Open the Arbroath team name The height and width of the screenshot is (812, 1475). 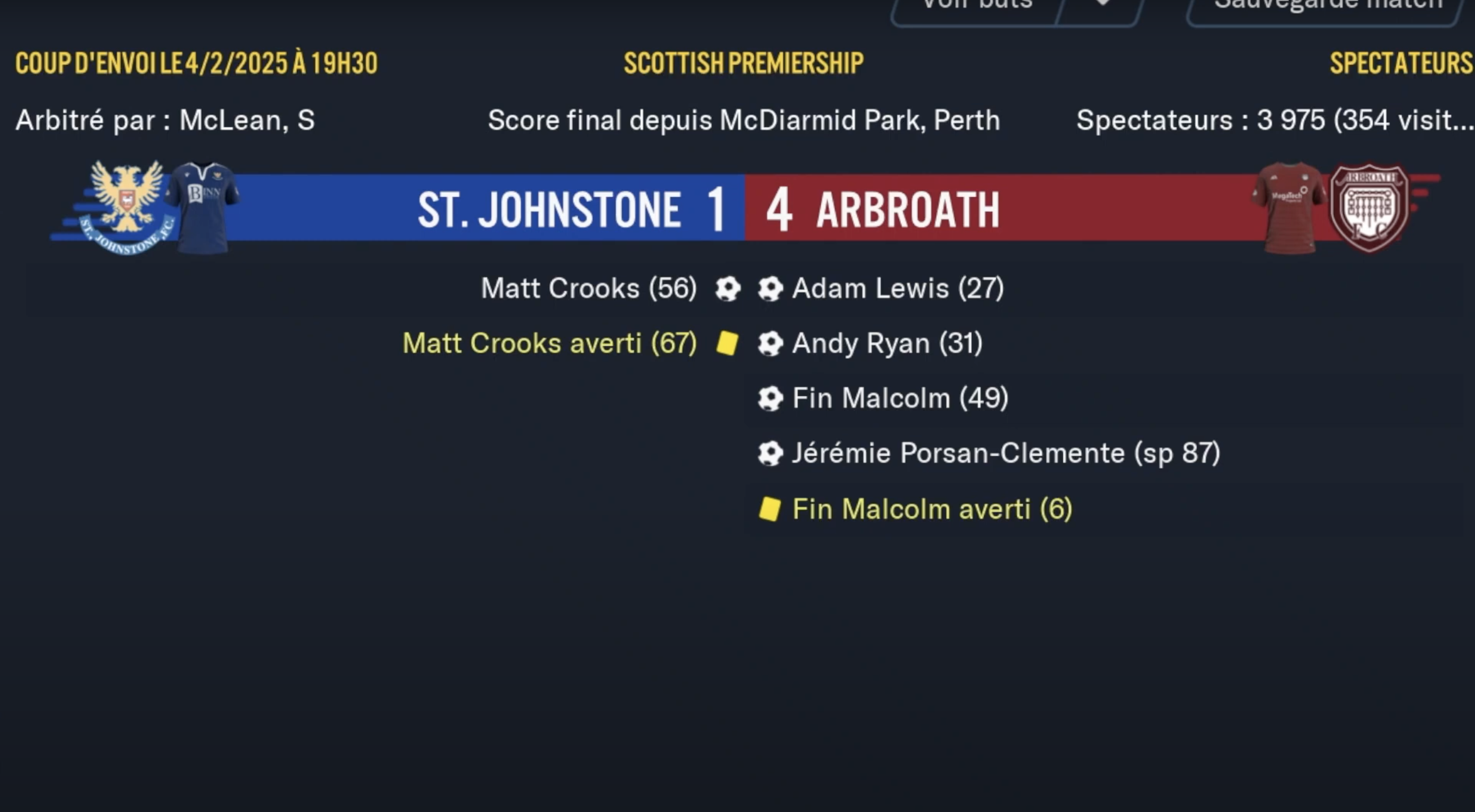tap(908, 210)
